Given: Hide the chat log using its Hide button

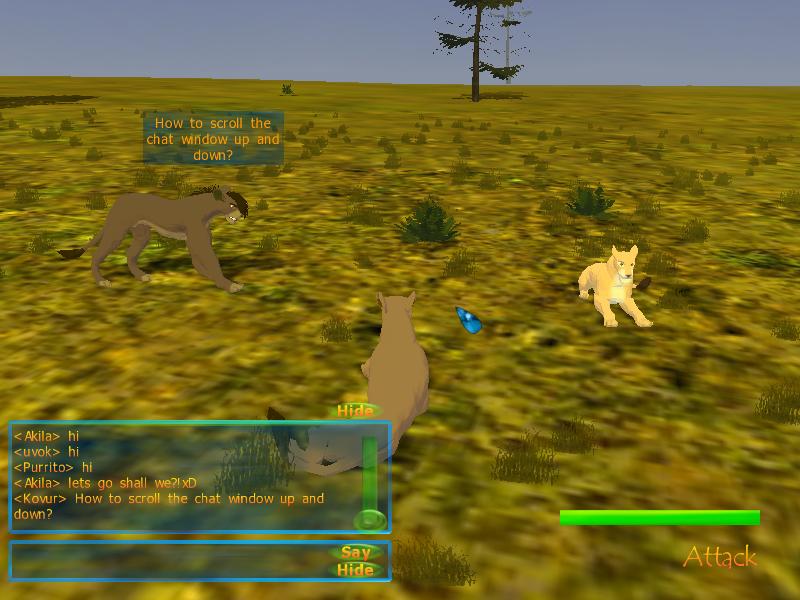Looking at the screenshot, I should 355,411.
